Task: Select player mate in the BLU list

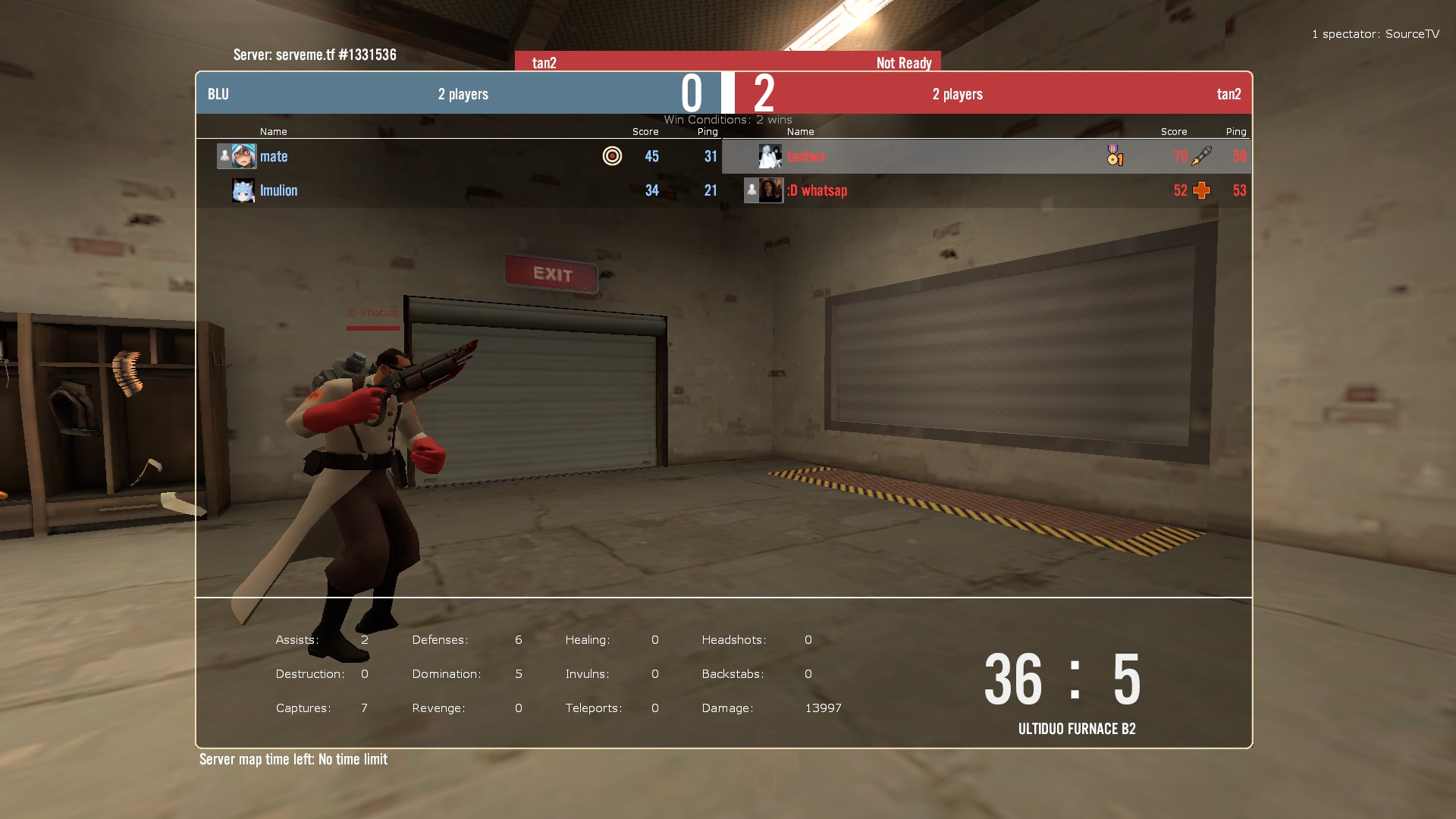Action: point(274,156)
